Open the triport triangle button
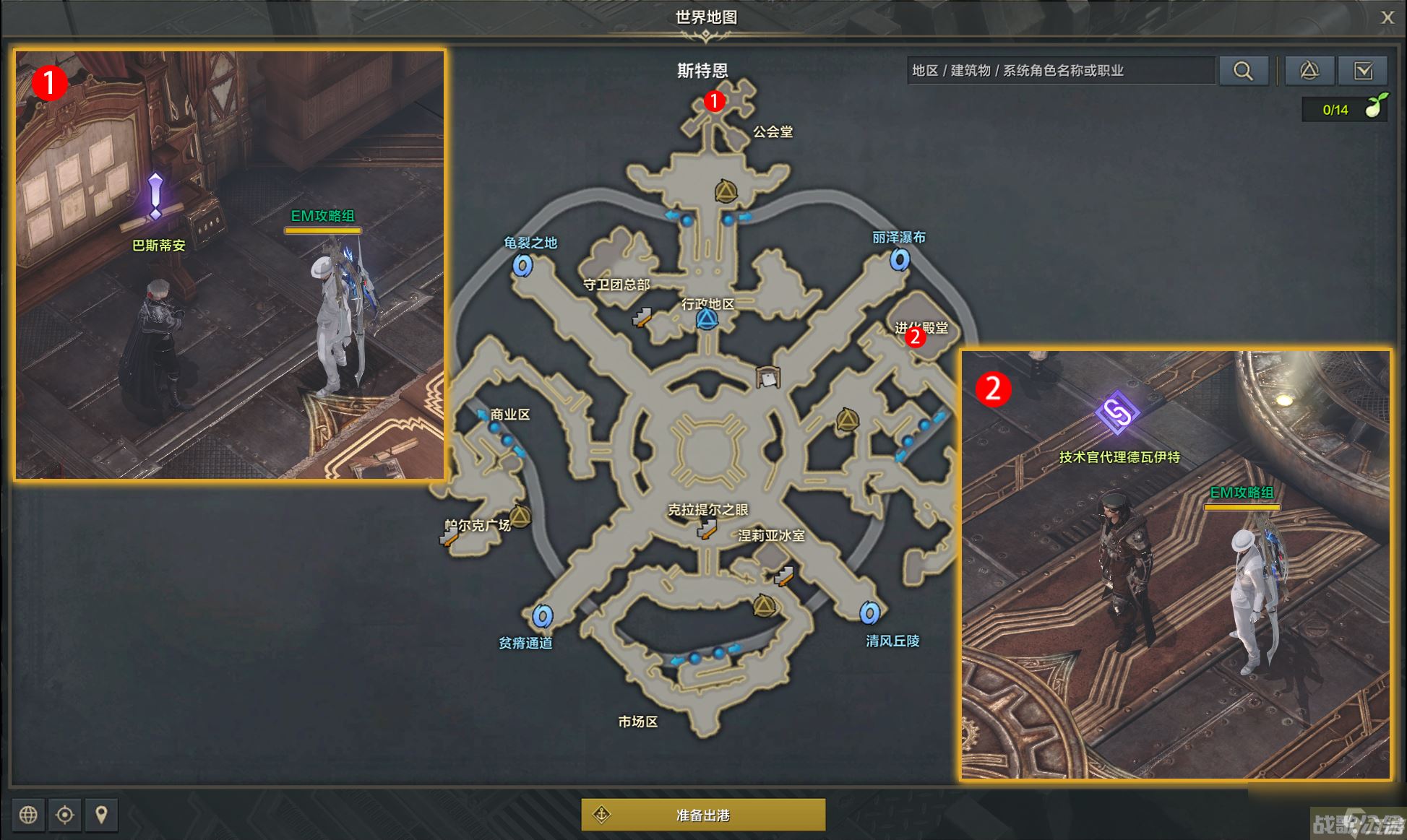1407x840 pixels. coord(1309,71)
